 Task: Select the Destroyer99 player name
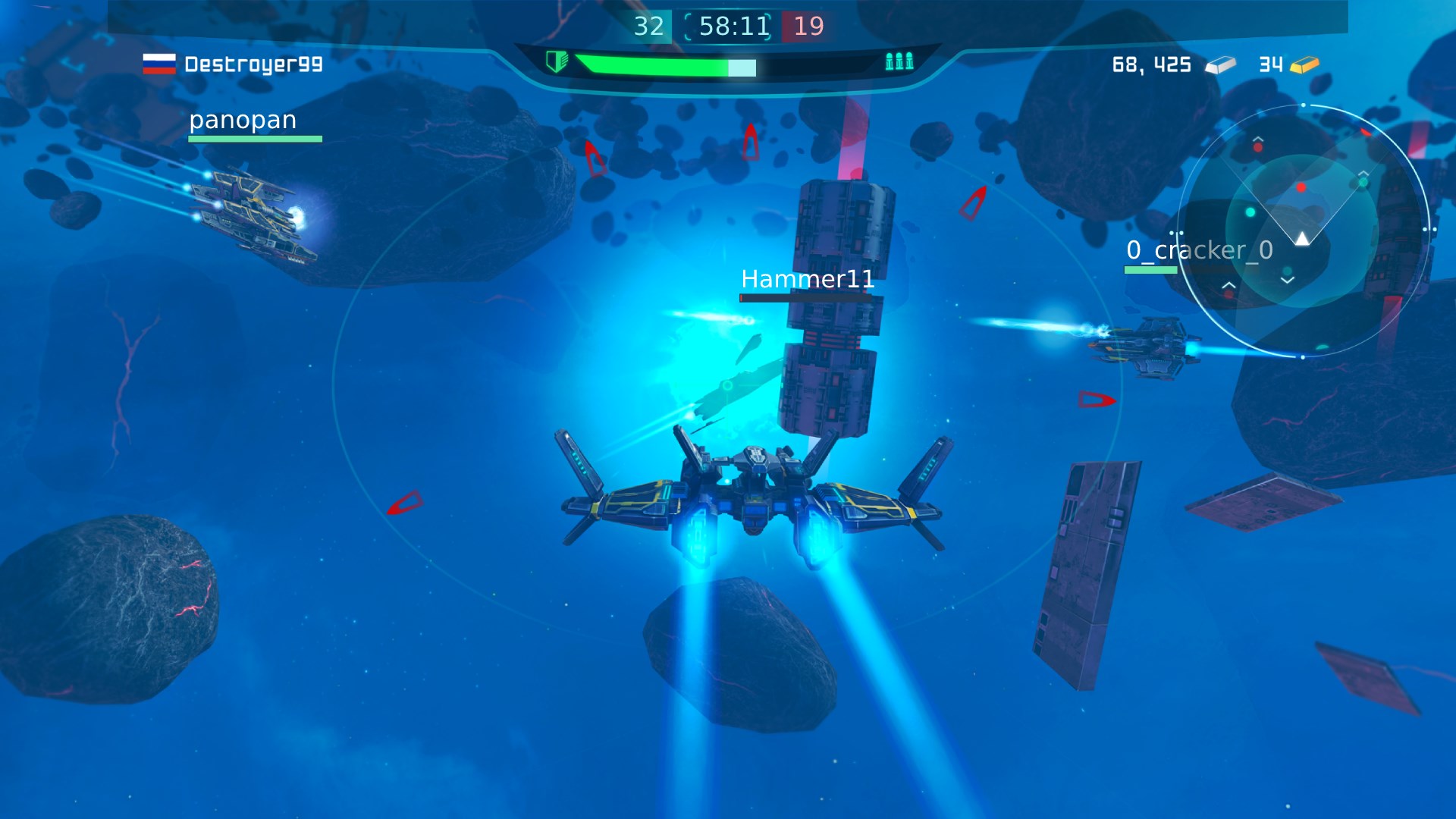pyautogui.click(x=253, y=64)
